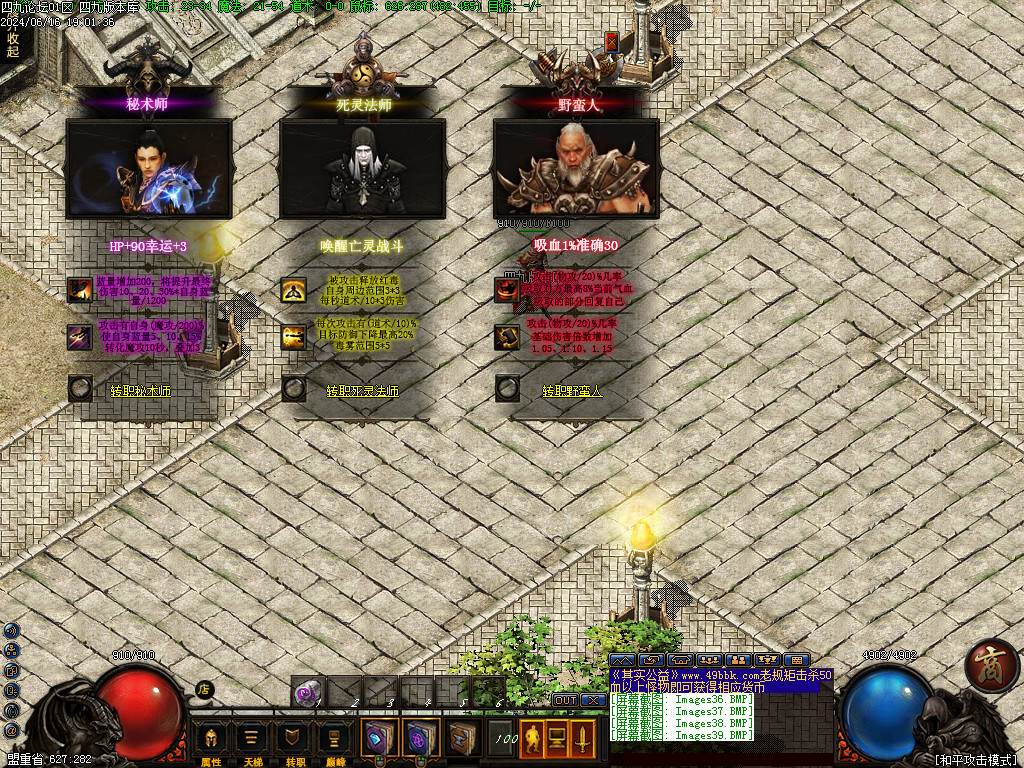Open the red 商 merchant emblem
Screen dimensions: 1024x768
point(992,665)
